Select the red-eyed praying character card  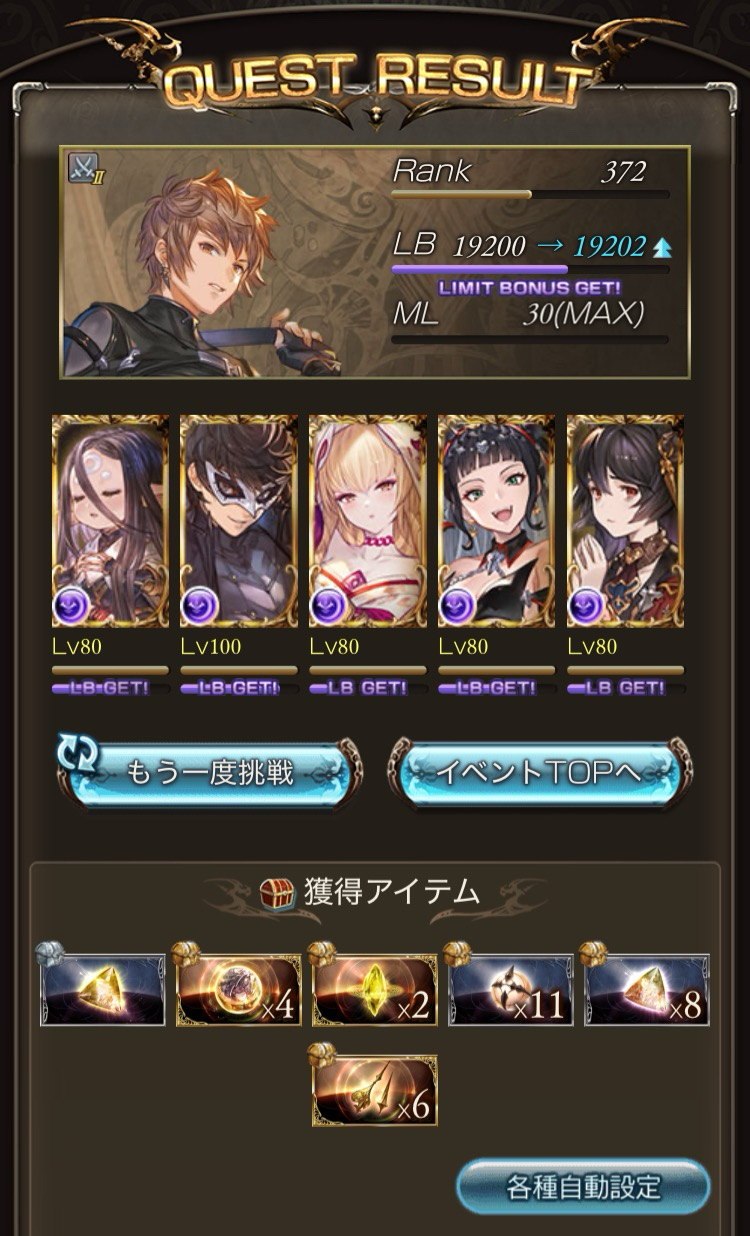click(x=626, y=521)
